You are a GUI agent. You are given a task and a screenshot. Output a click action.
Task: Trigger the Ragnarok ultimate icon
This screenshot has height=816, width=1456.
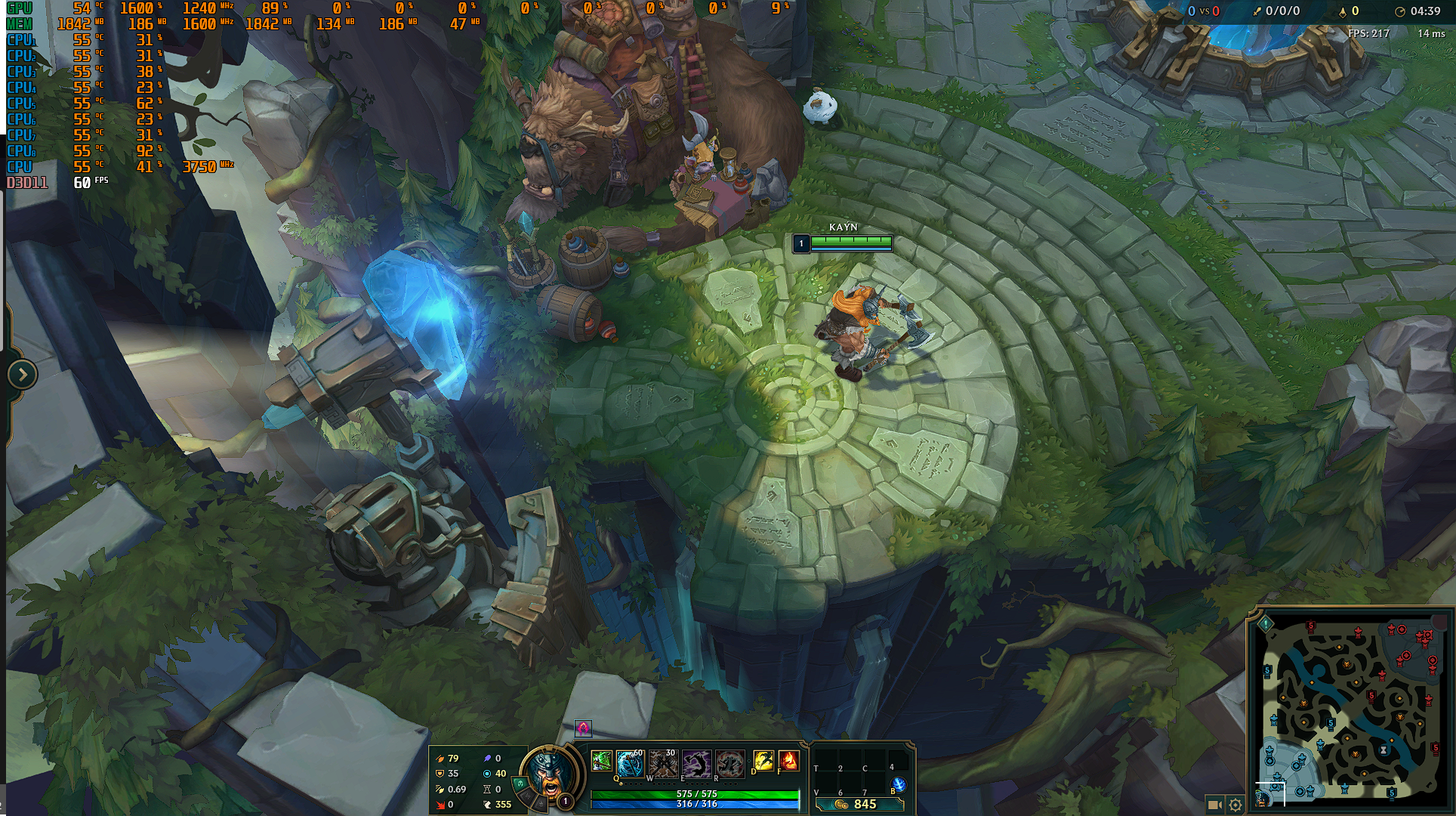tap(730, 764)
